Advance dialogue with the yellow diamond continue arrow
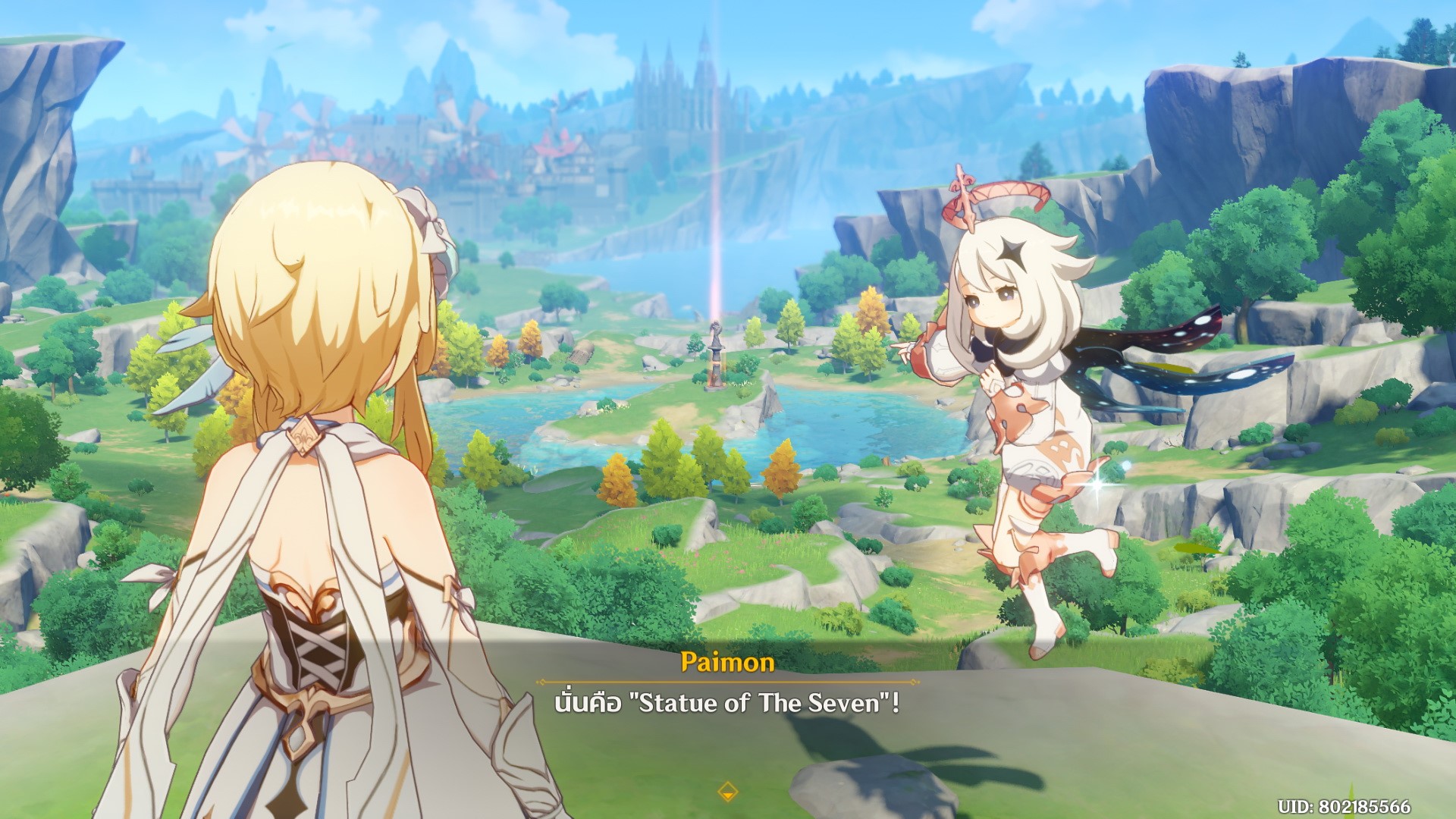Image resolution: width=1456 pixels, height=819 pixels. click(x=727, y=790)
